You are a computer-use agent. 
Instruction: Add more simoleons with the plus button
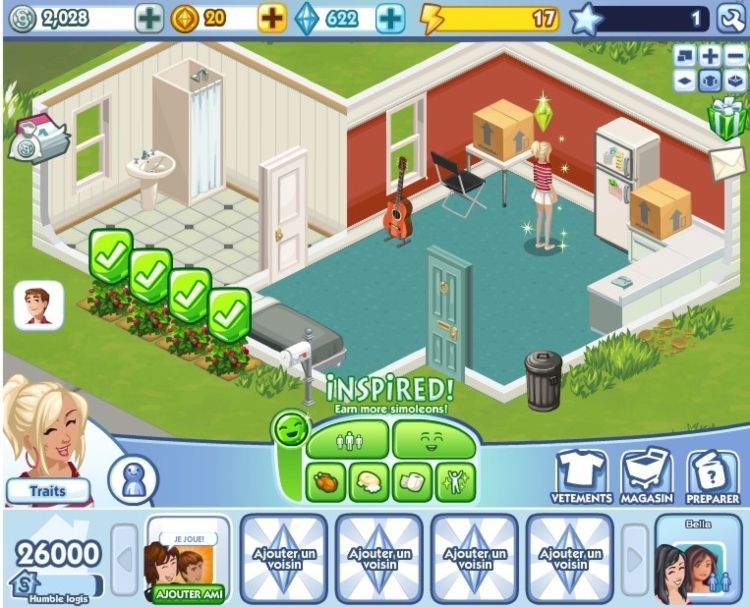(148, 18)
